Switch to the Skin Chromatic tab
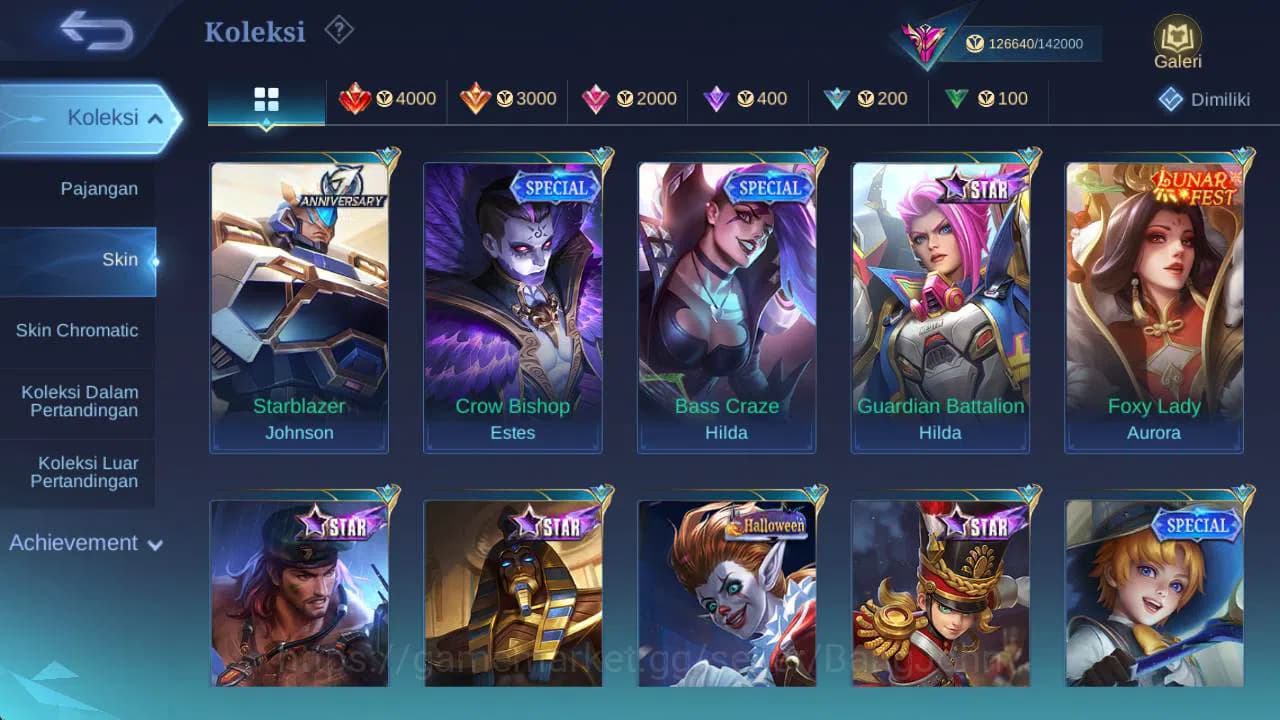The height and width of the screenshot is (720, 1280). [78, 330]
